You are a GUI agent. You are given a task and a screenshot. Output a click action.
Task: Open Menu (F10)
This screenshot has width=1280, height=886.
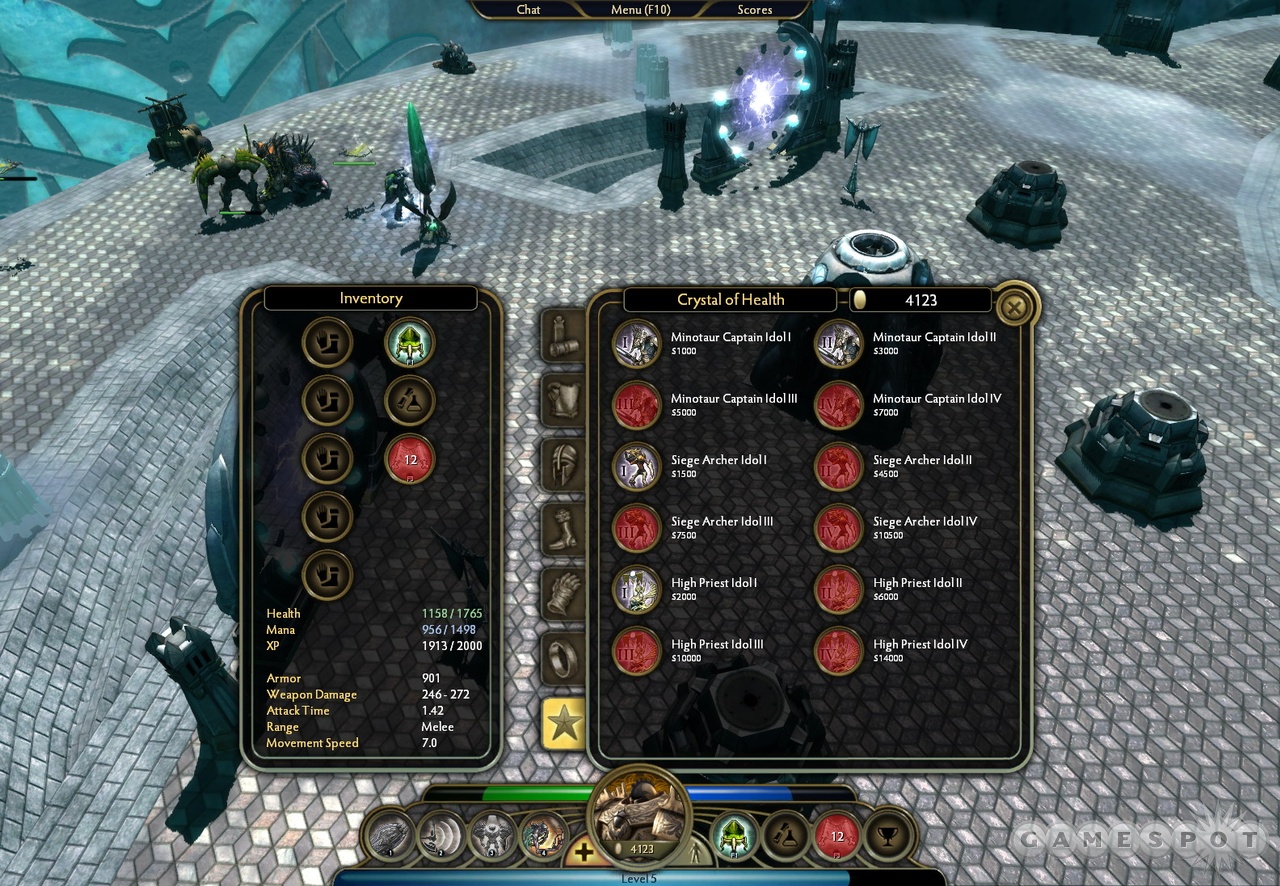(x=640, y=9)
